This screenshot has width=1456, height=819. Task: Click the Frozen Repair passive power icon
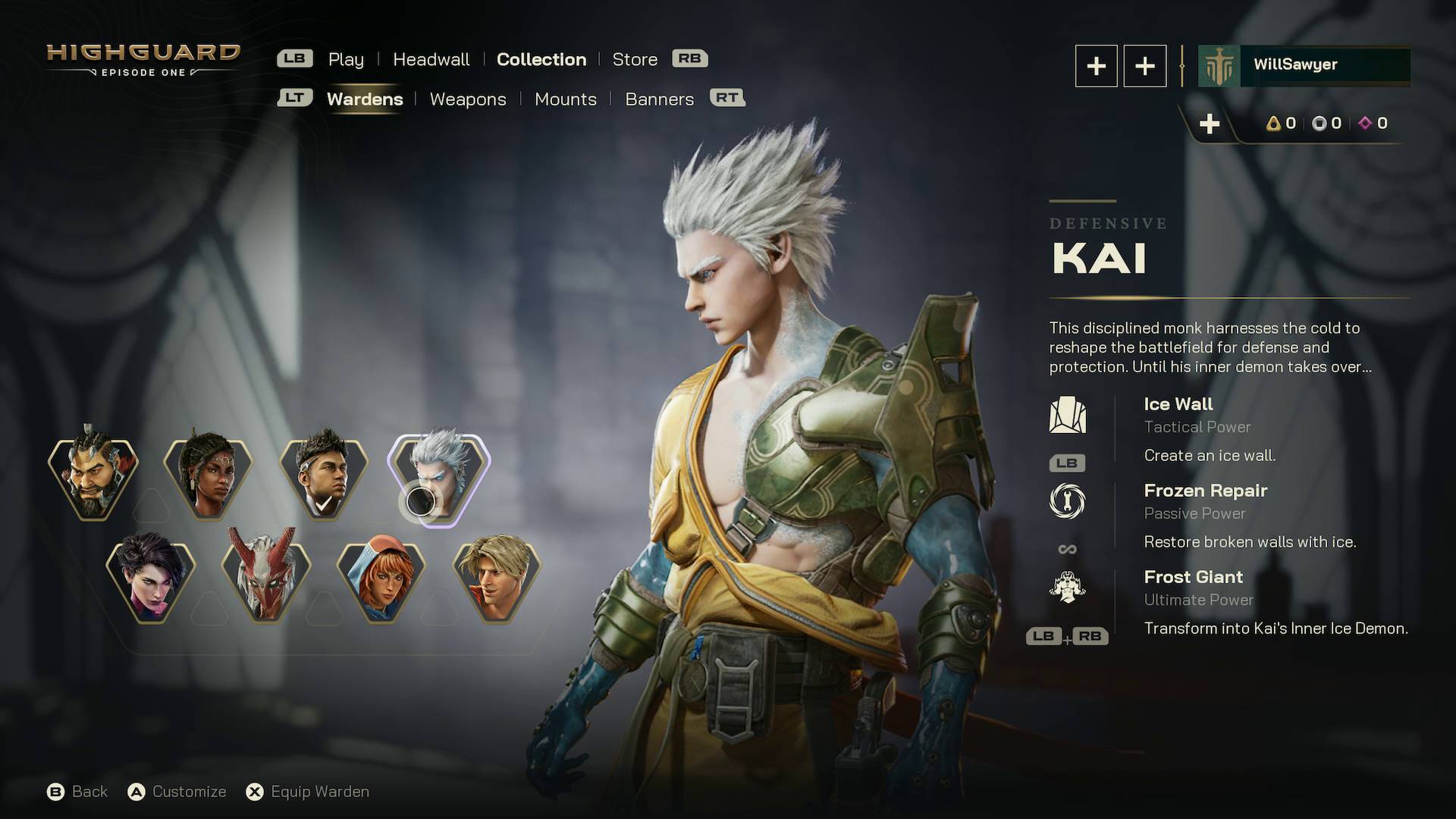coord(1069,502)
